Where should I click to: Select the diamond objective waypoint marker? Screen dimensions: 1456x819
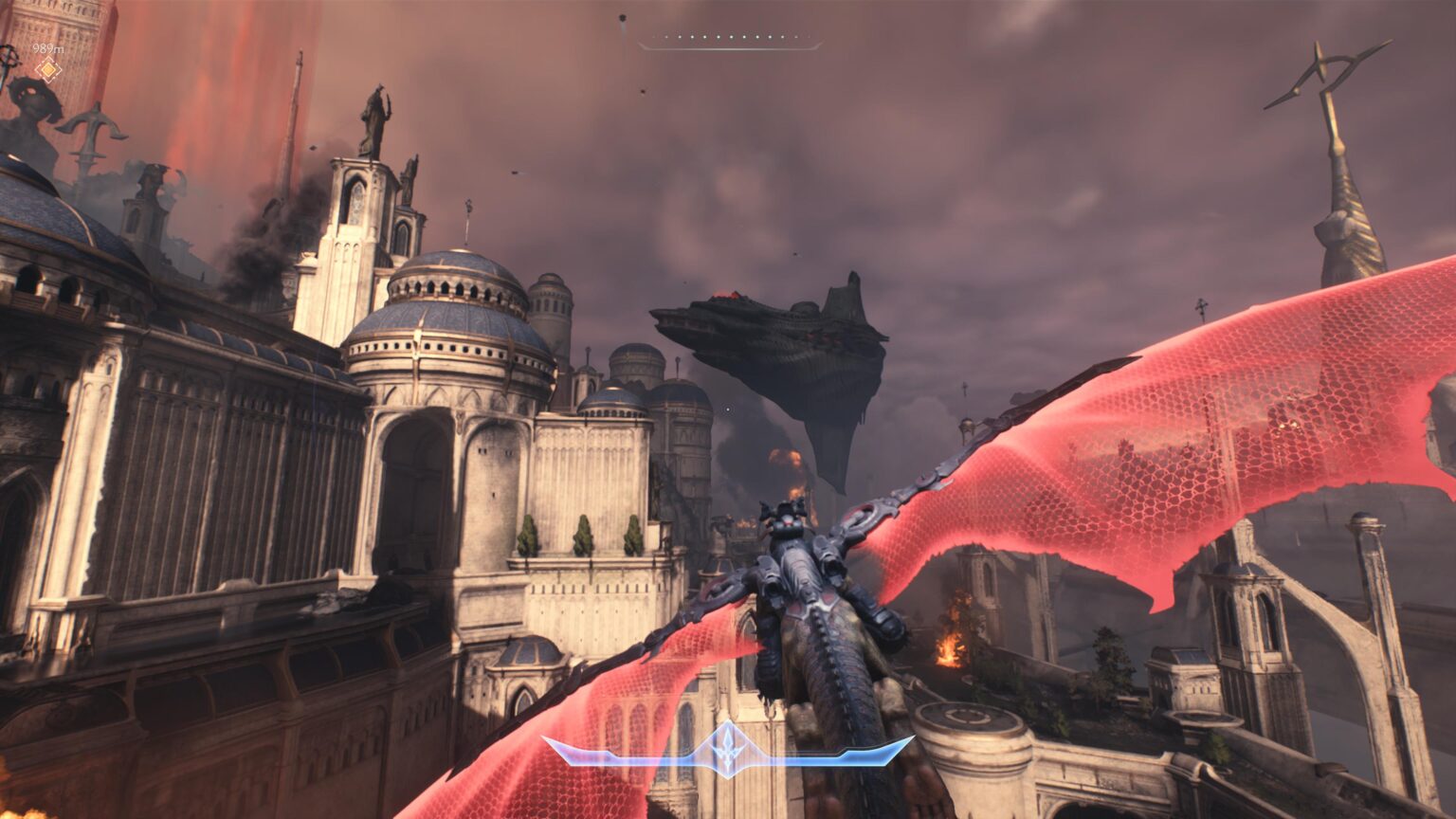(47, 69)
